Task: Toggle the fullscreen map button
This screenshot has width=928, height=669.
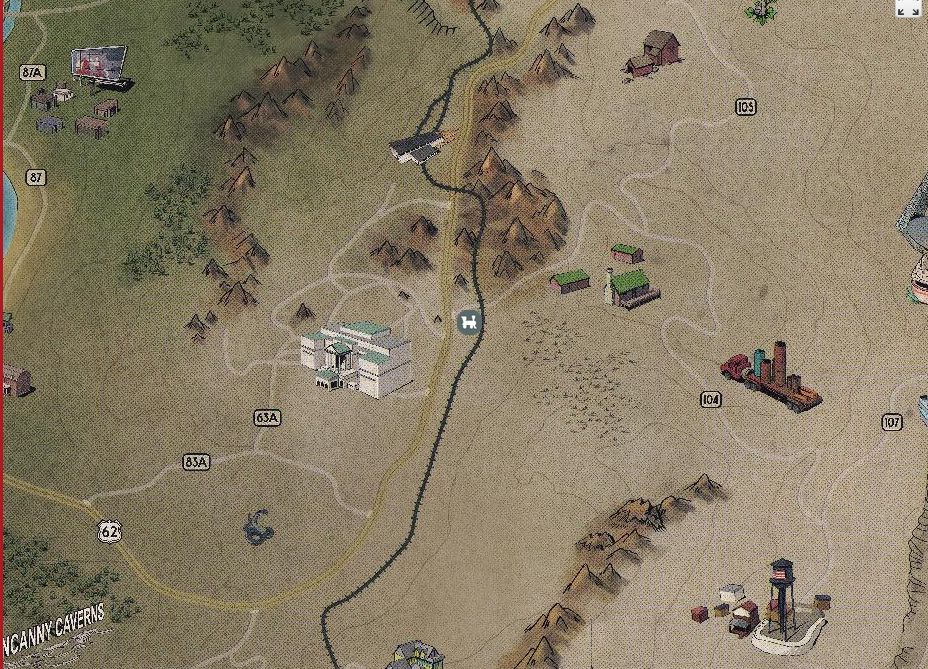Action: point(908,9)
